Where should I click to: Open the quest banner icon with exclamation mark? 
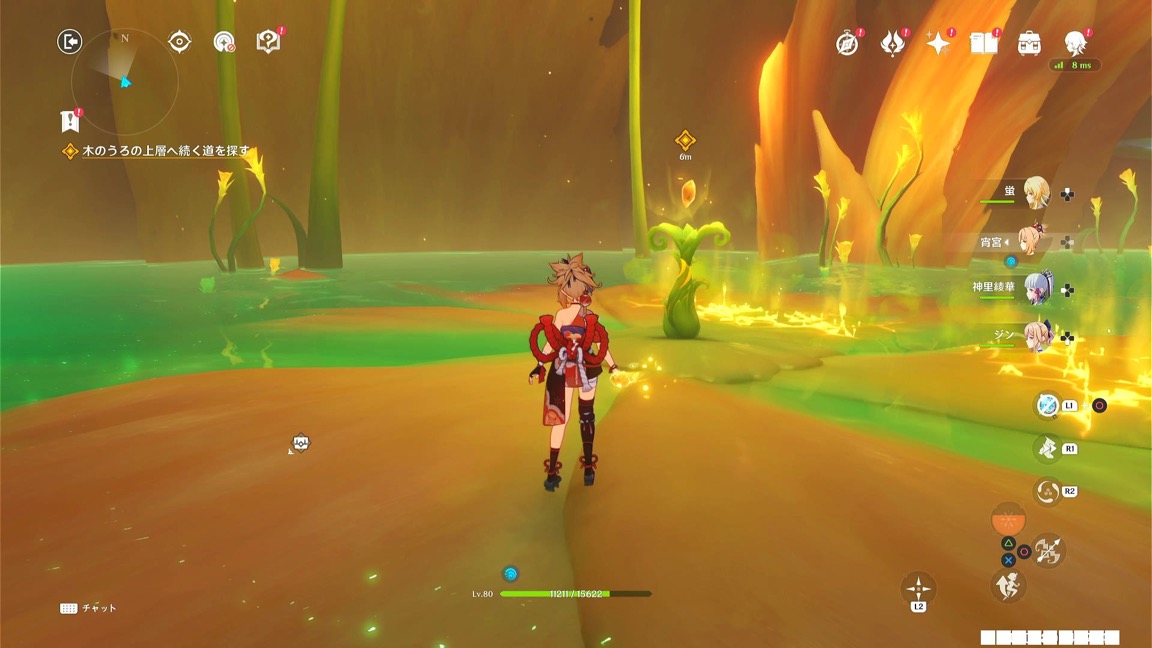69,121
